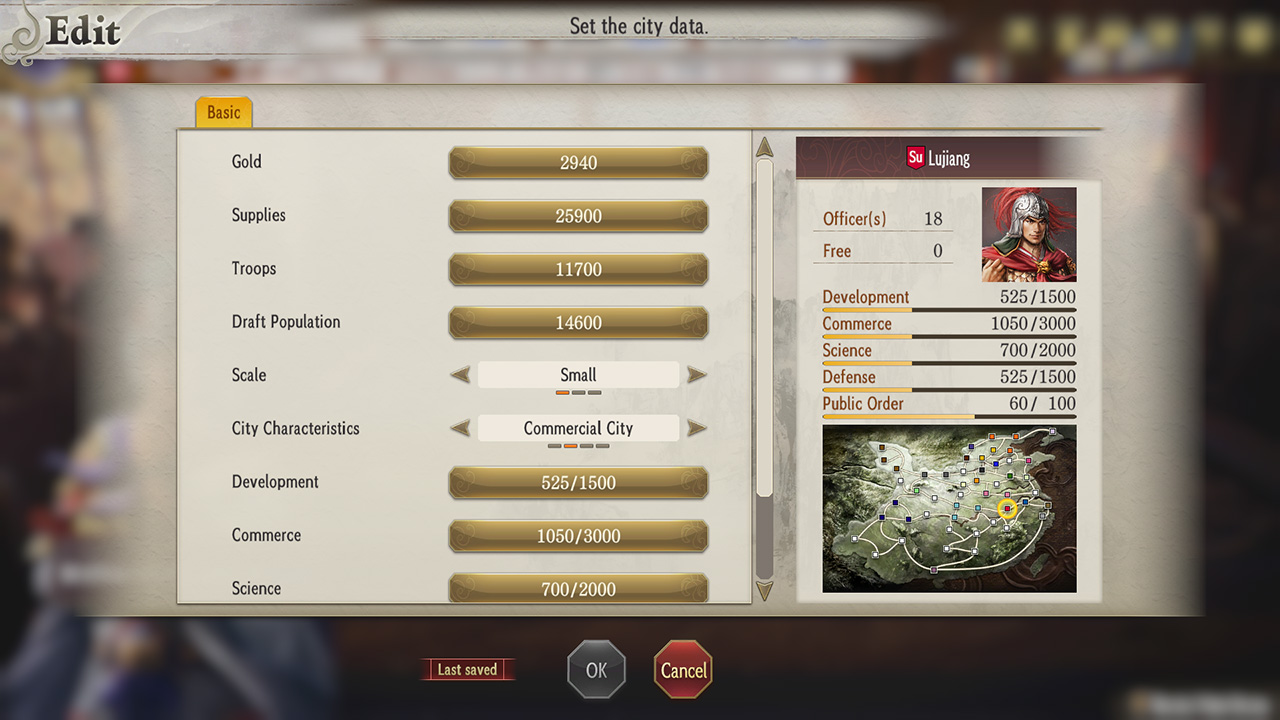Click the scrollbar down arrow icon
The height and width of the screenshot is (720, 1280).
click(764, 591)
